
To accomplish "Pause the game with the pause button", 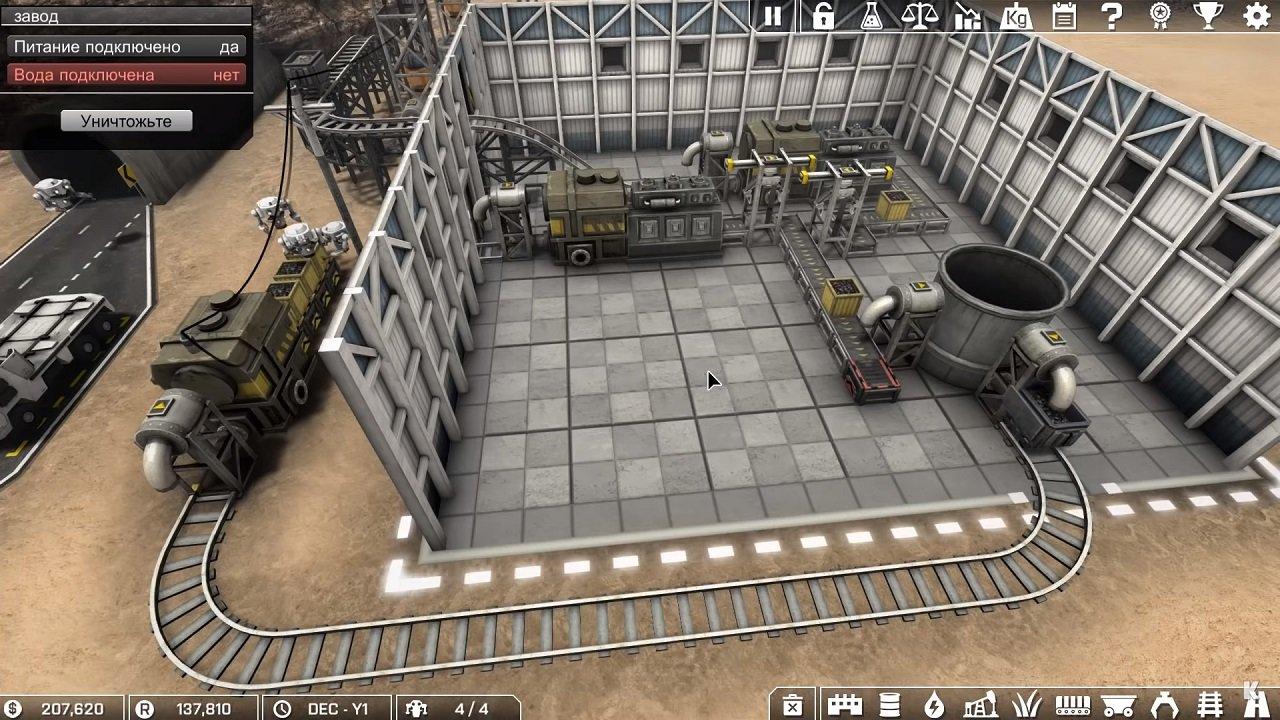I will coord(773,16).
